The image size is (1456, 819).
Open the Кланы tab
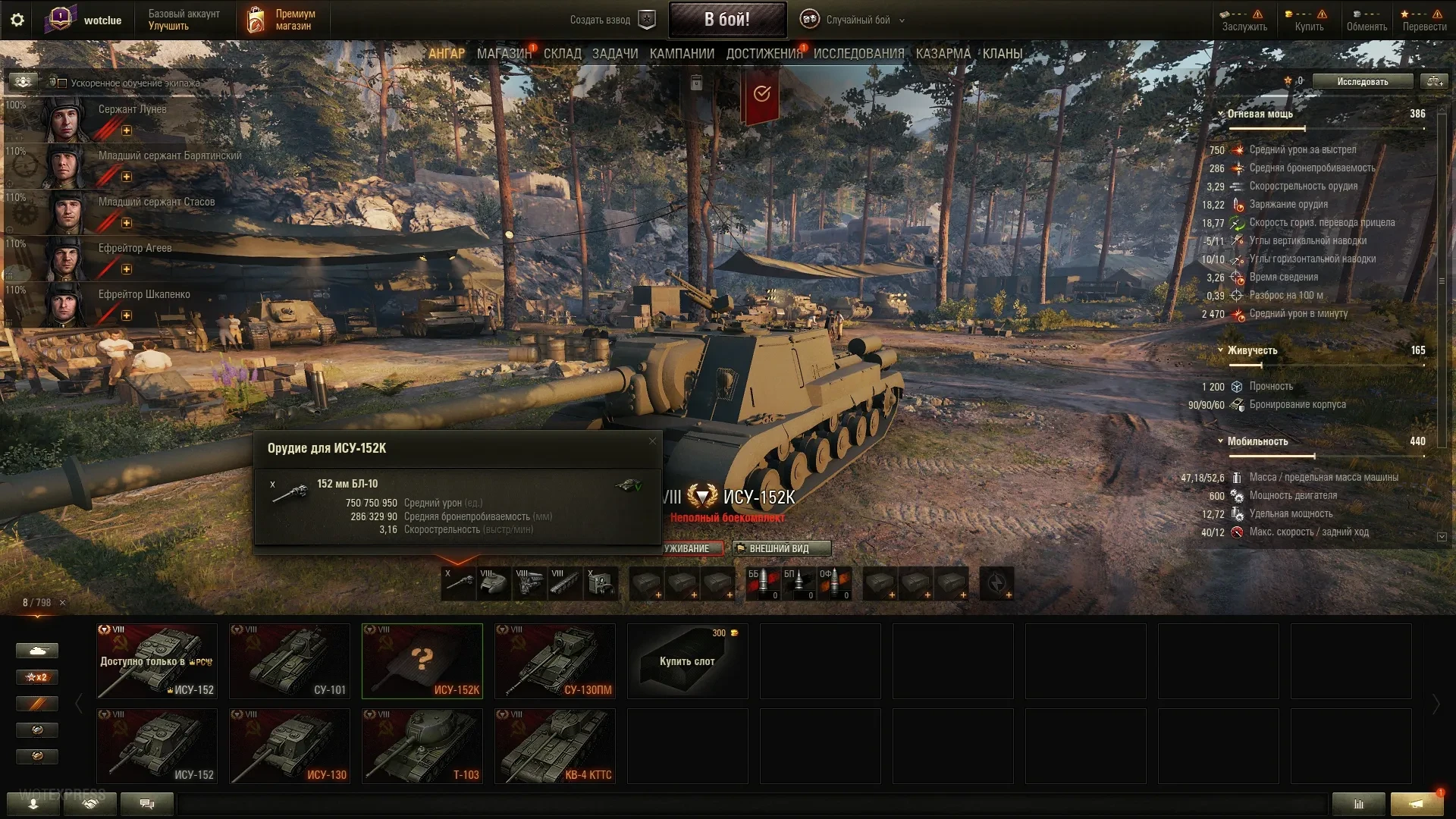[1002, 54]
